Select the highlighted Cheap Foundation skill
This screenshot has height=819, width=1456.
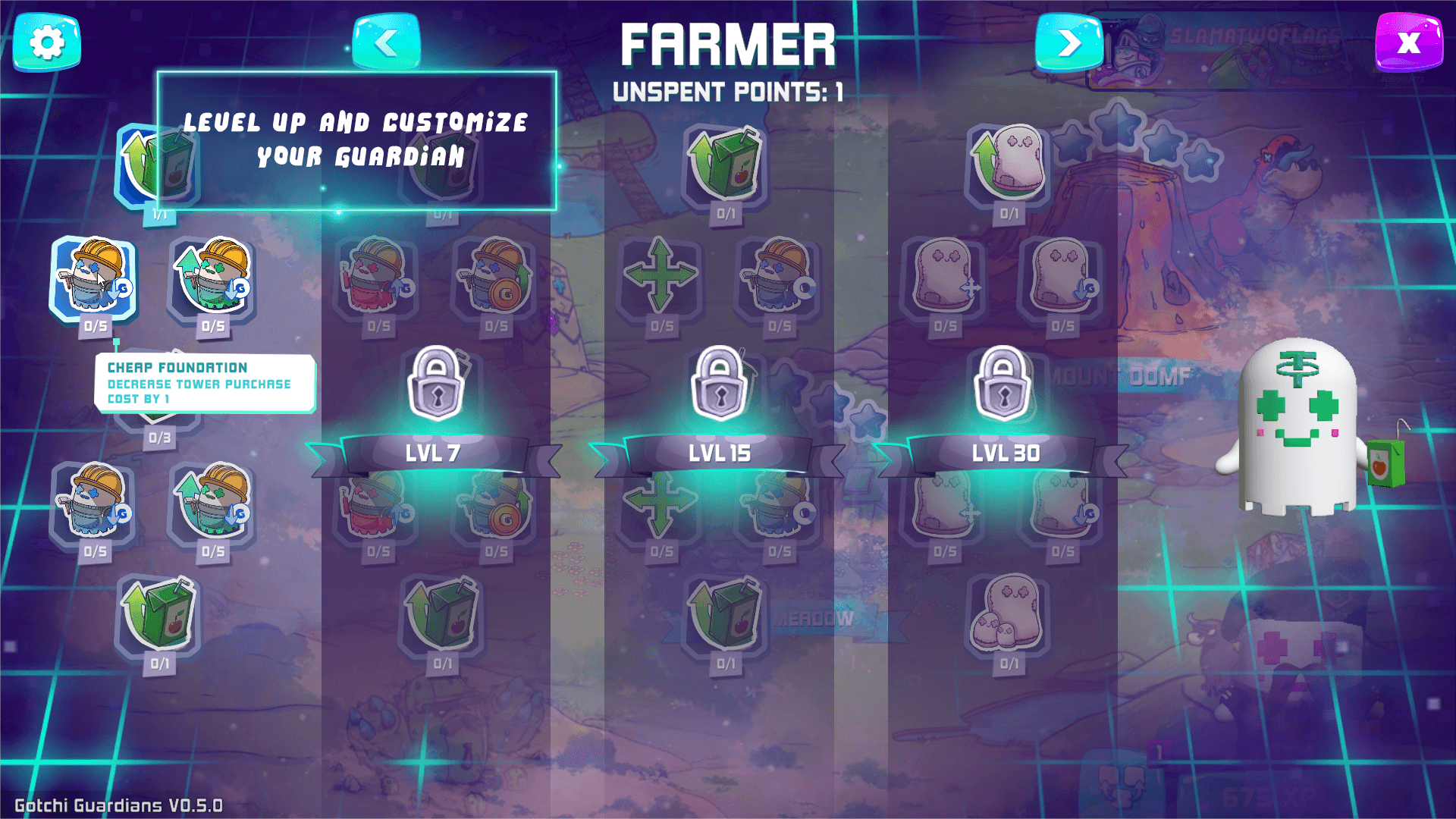(94, 278)
